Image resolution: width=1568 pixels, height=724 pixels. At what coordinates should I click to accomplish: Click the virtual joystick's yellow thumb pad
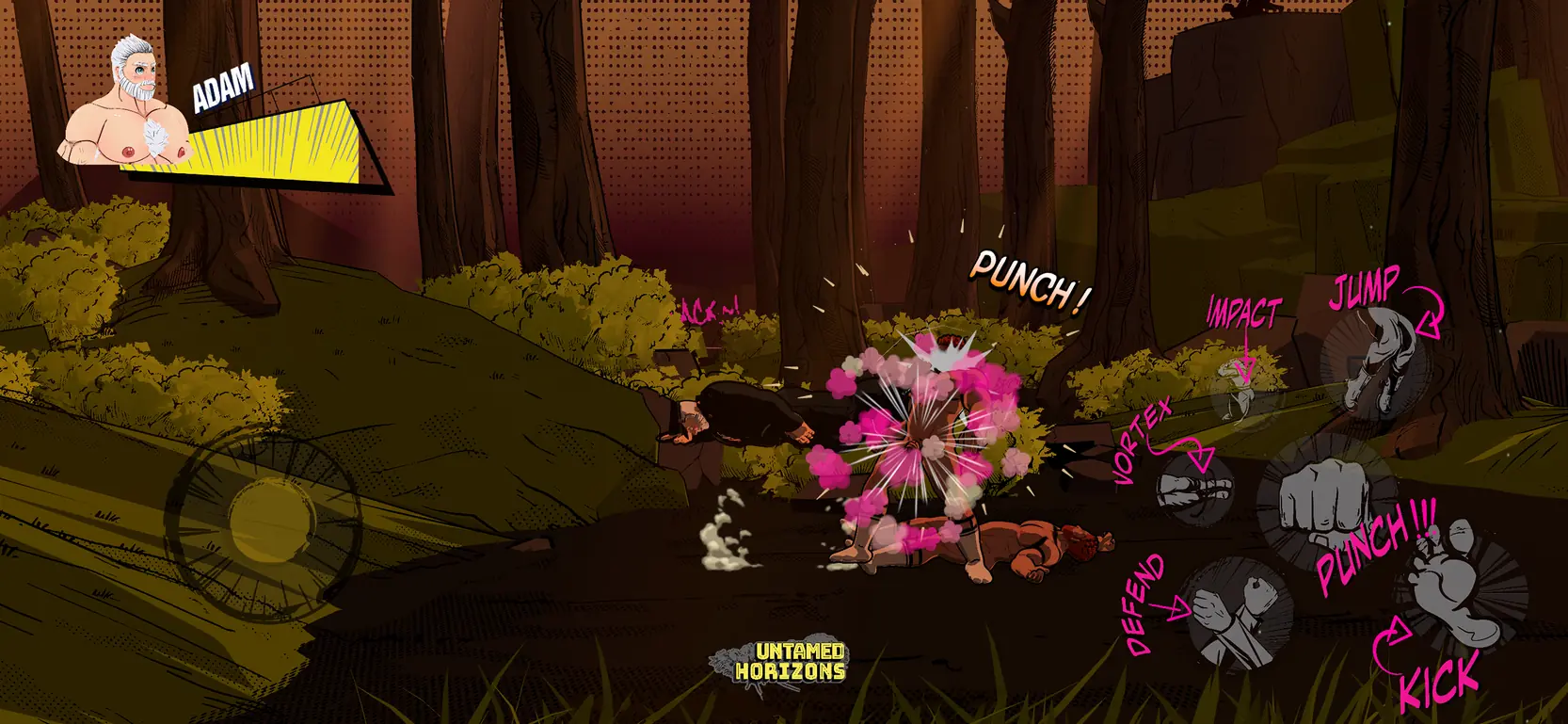click(x=272, y=521)
